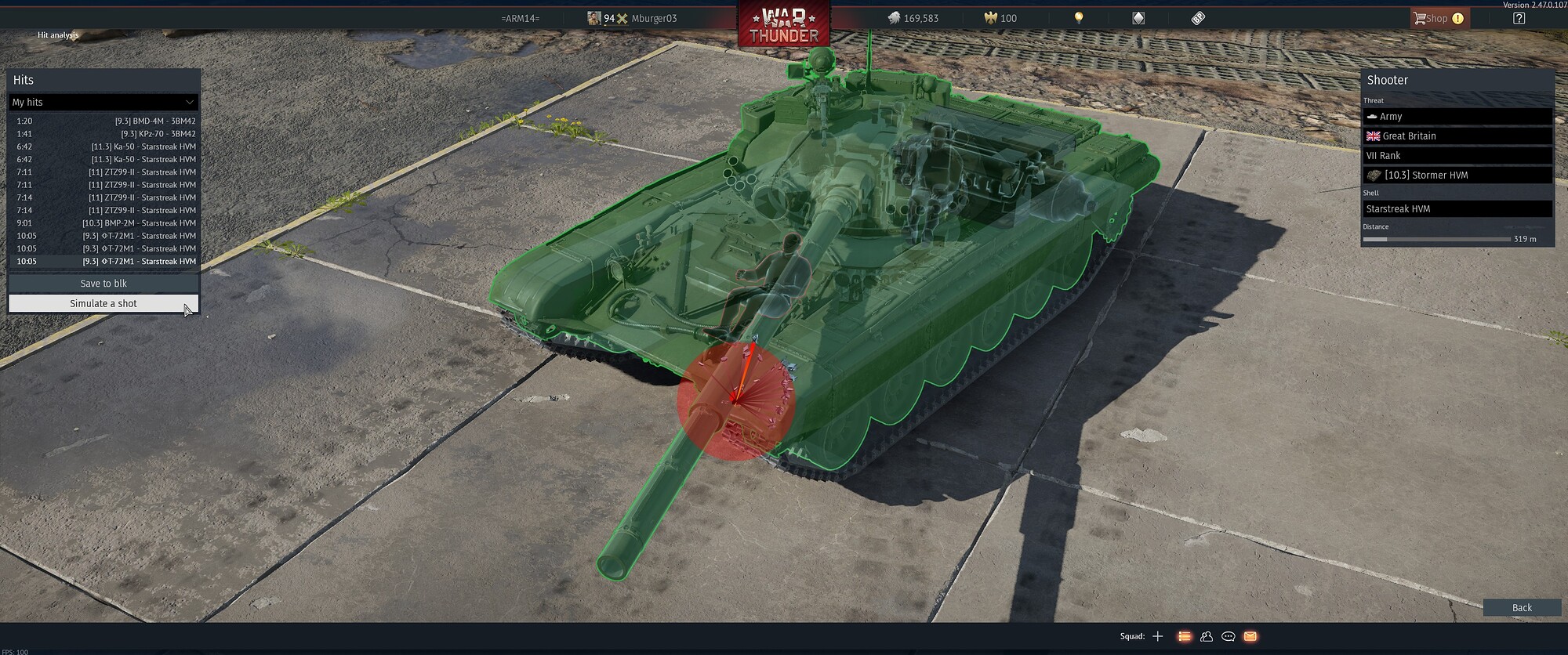Open the Battle Pass icon
The image size is (1568, 655).
tap(1197, 17)
